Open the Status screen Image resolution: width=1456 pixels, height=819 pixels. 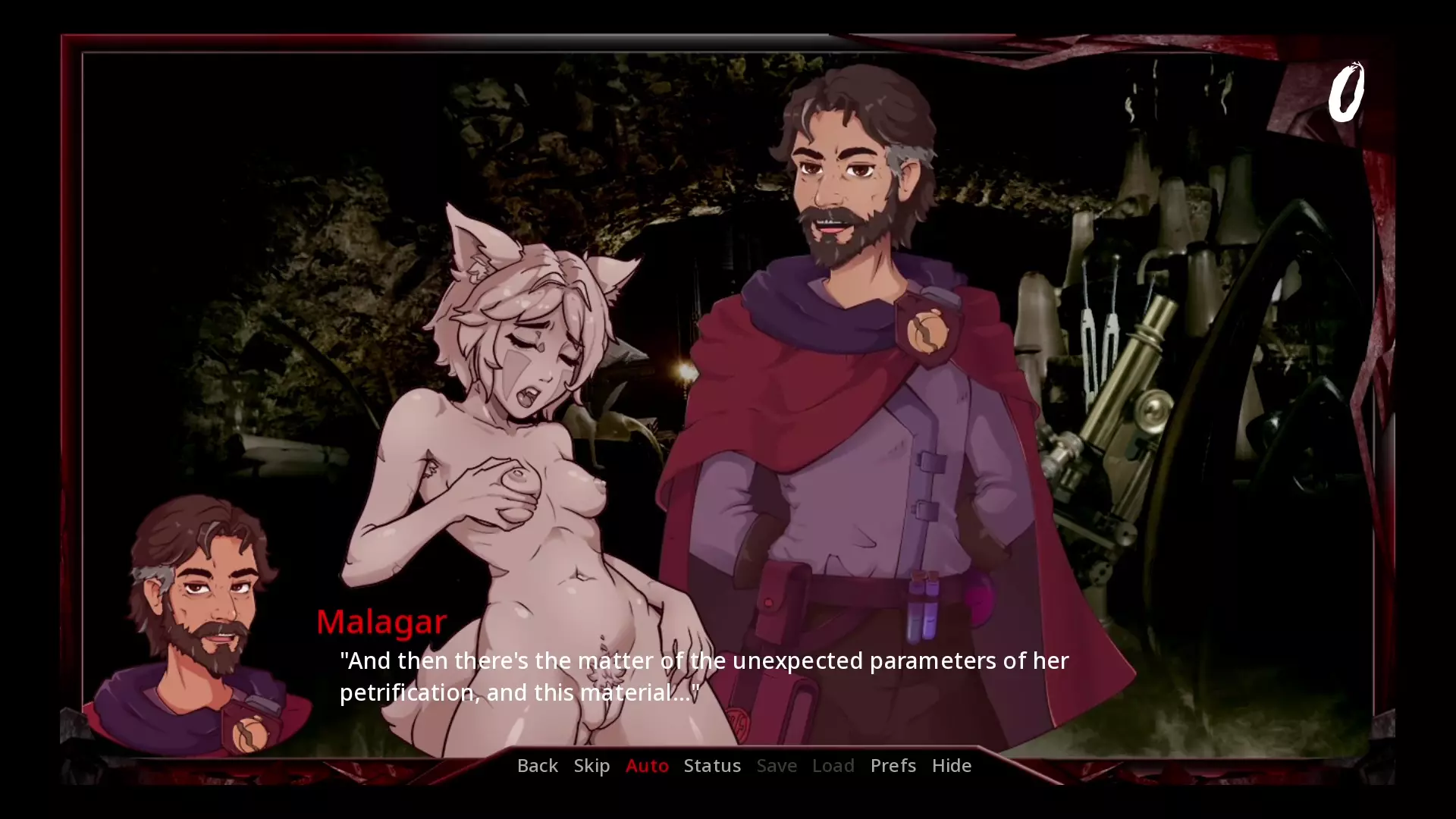[x=712, y=765]
